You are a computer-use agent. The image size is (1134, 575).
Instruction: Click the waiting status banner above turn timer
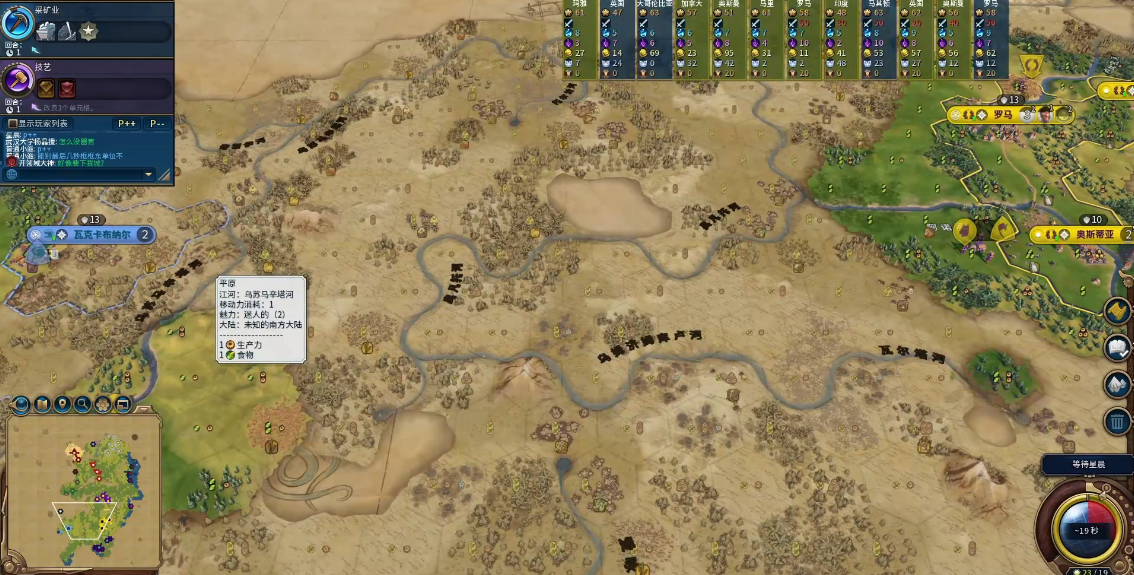point(1087,464)
